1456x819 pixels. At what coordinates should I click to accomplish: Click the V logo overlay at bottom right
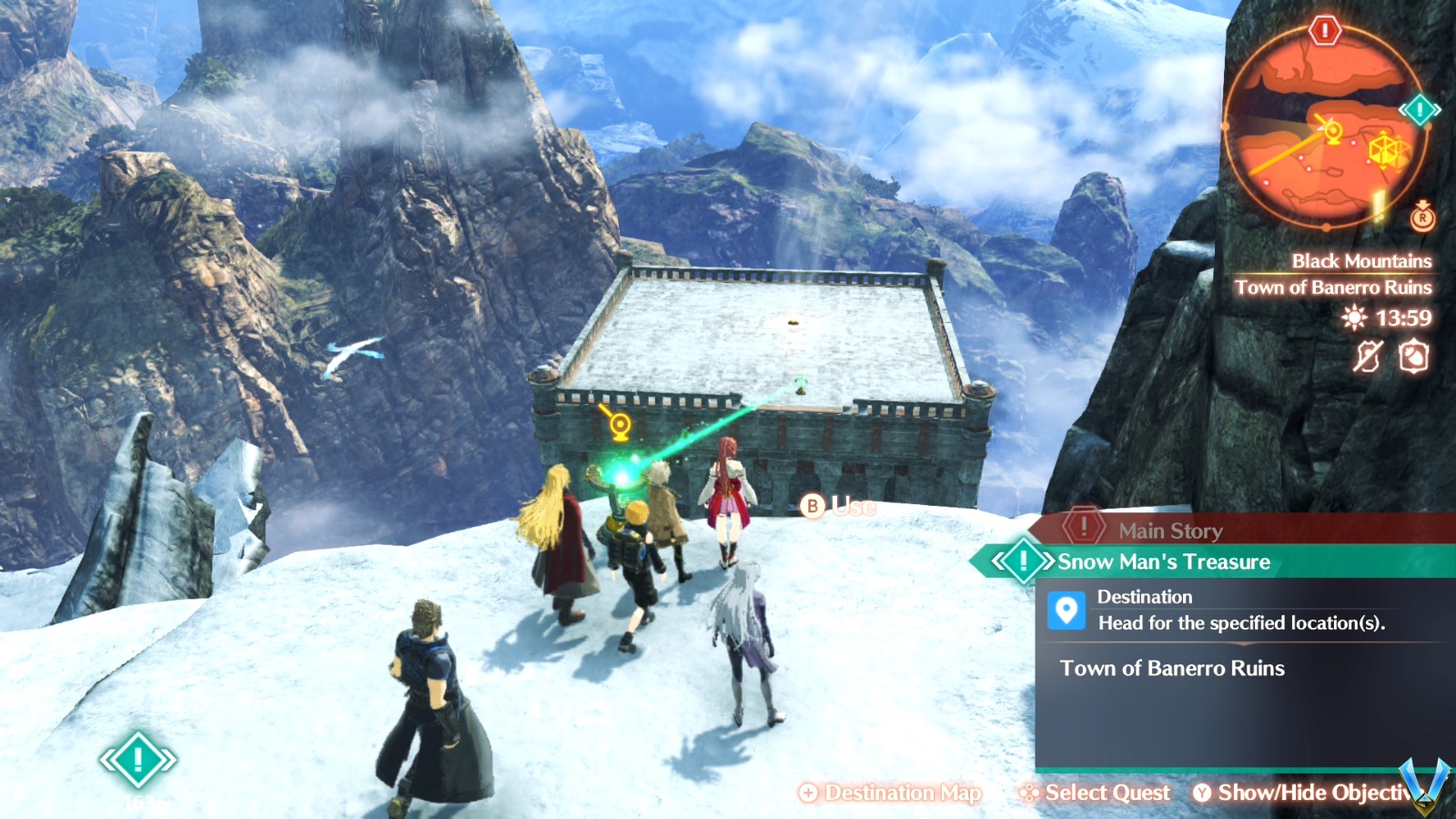point(1422,785)
